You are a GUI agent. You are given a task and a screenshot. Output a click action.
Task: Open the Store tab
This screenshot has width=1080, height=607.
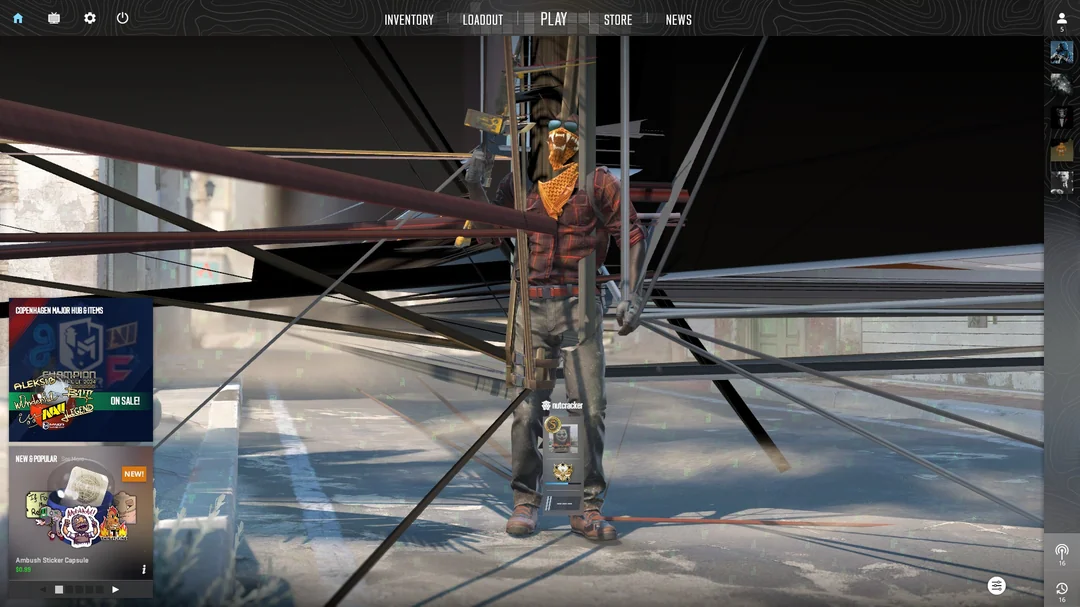618,20
